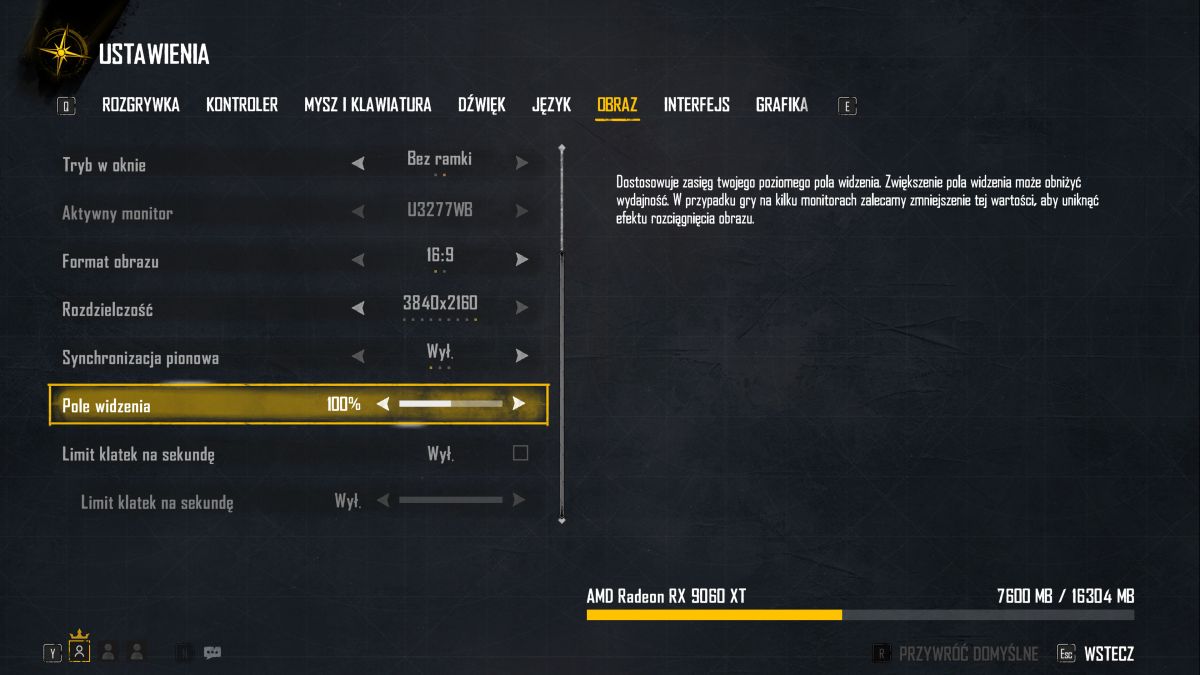
Task: Increase Pole widzenia with the right arrow
Action: point(519,404)
